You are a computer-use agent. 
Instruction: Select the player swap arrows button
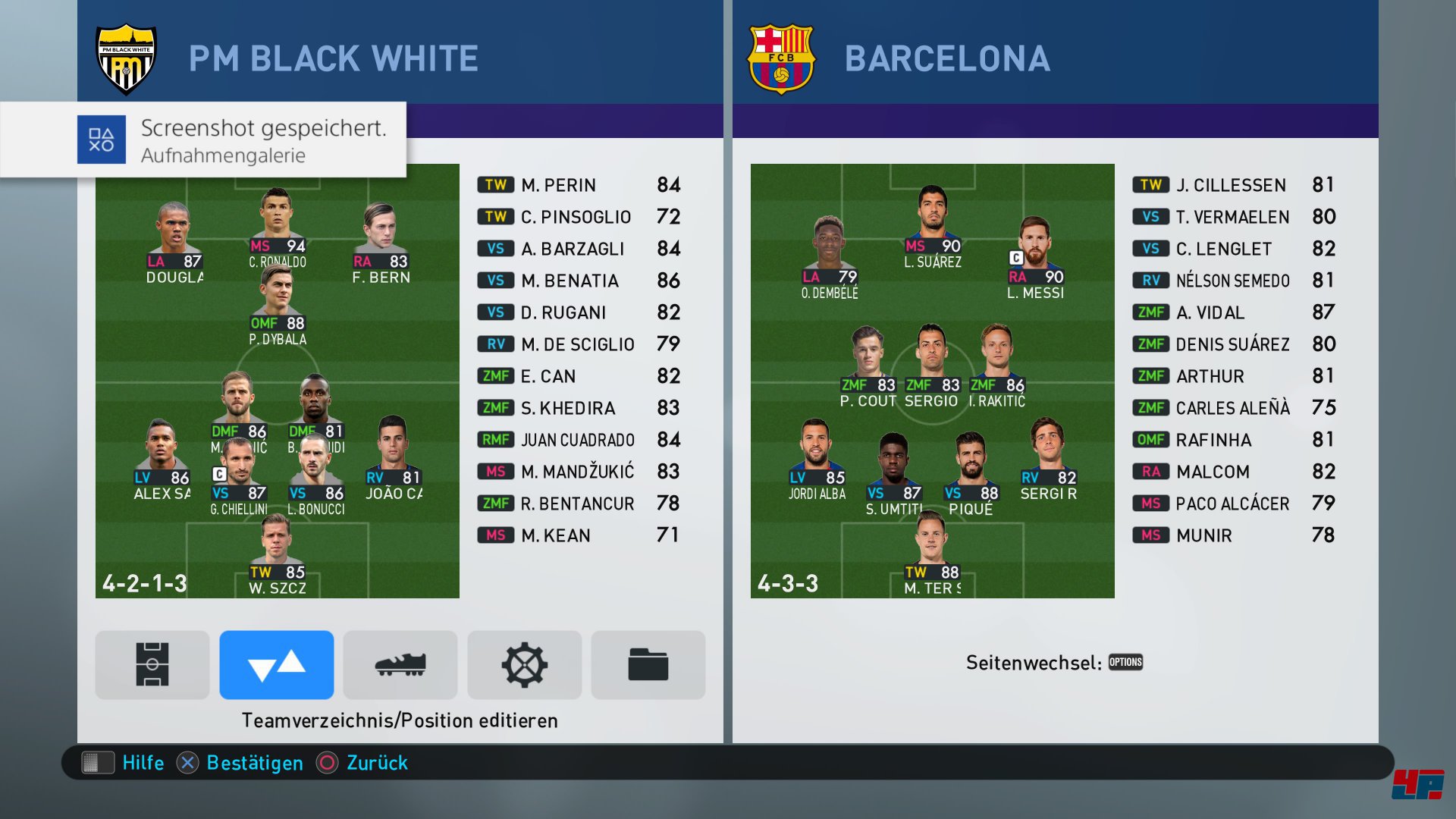coord(276,664)
